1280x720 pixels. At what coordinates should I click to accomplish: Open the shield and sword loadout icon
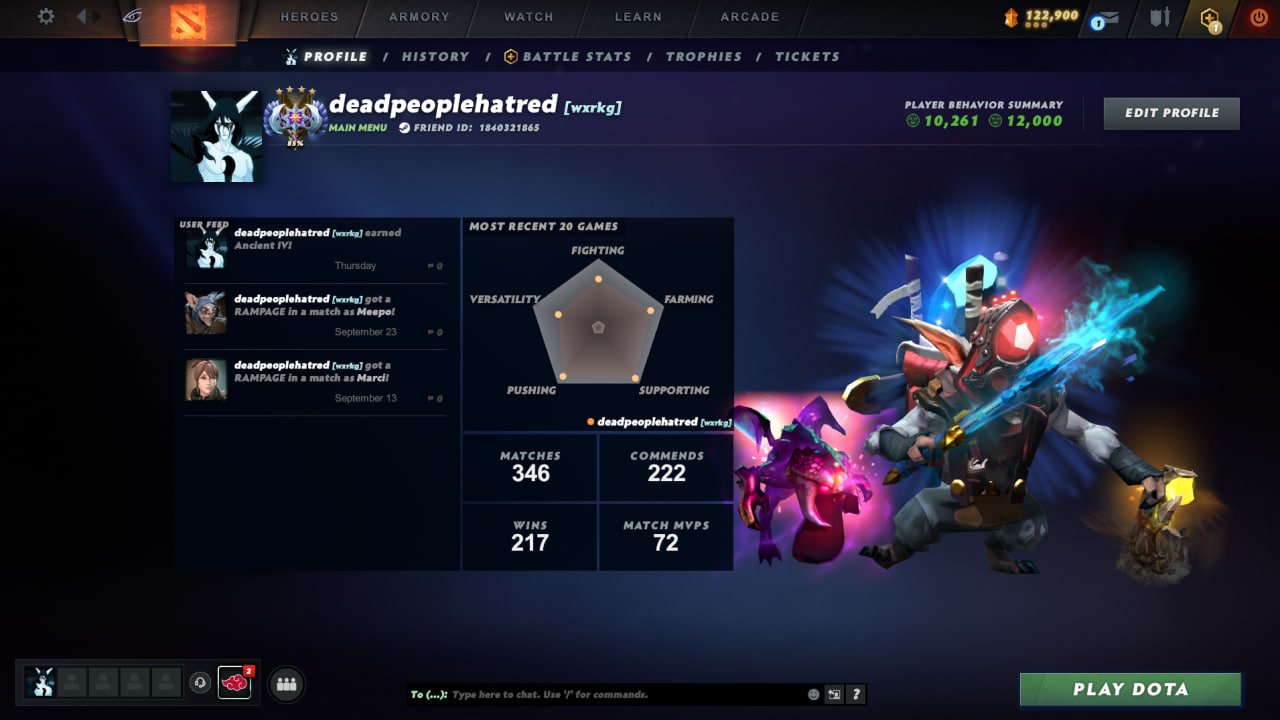click(1160, 17)
